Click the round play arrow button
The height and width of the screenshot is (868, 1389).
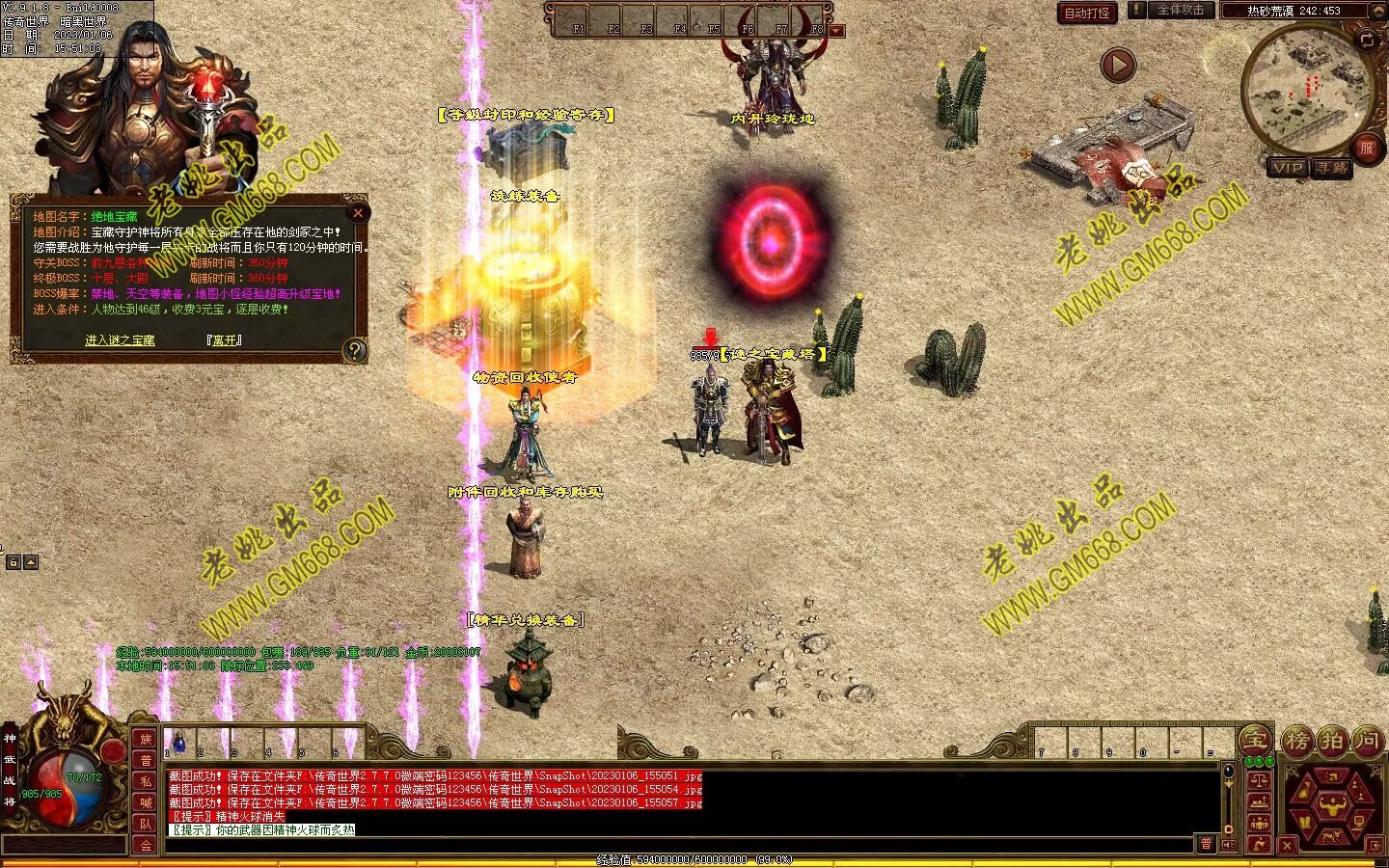[1118, 66]
